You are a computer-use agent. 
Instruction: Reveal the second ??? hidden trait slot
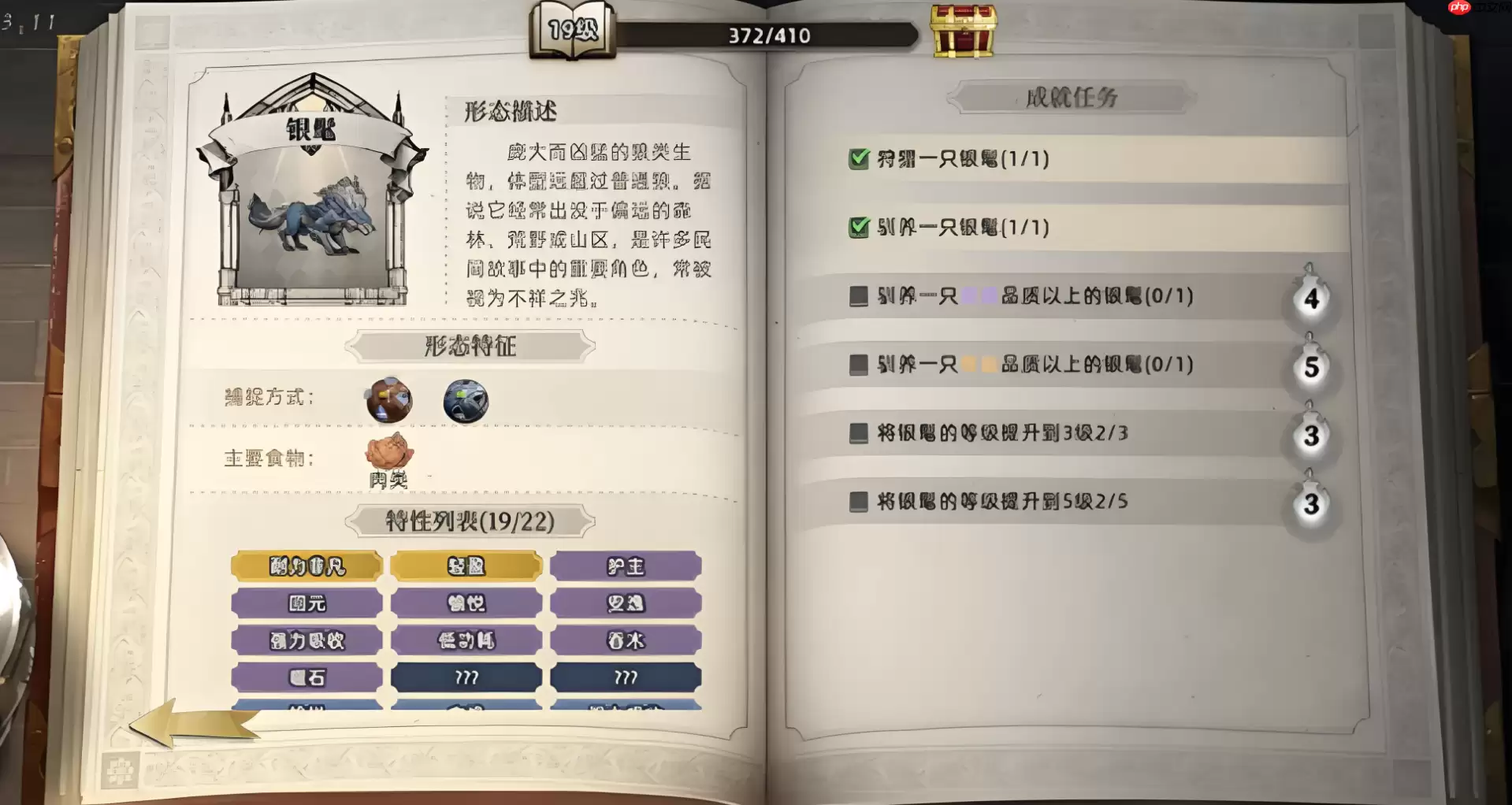click(x=626, y=677)
